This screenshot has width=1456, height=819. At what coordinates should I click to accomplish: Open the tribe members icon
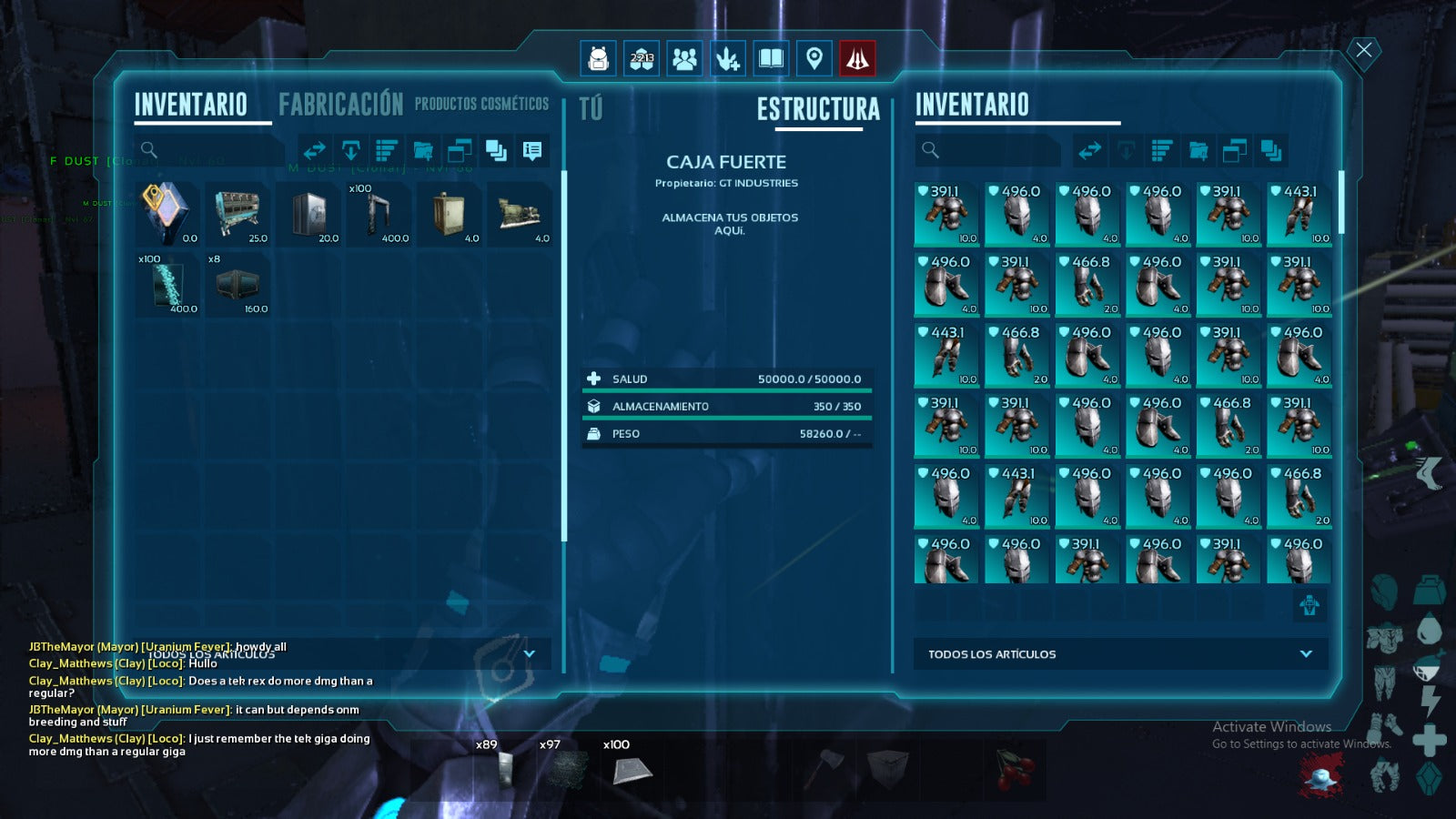coord(684,59)
